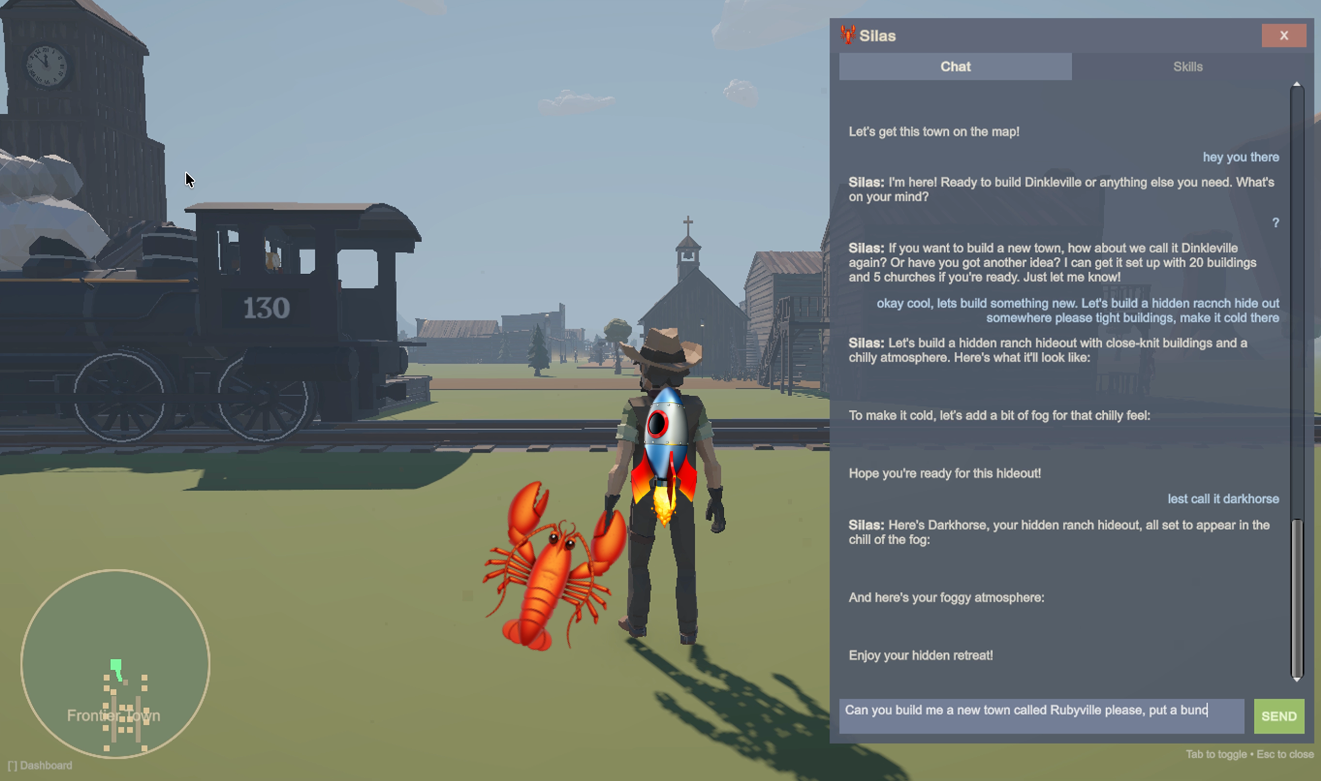Close the Silas chat panel

1283,36
